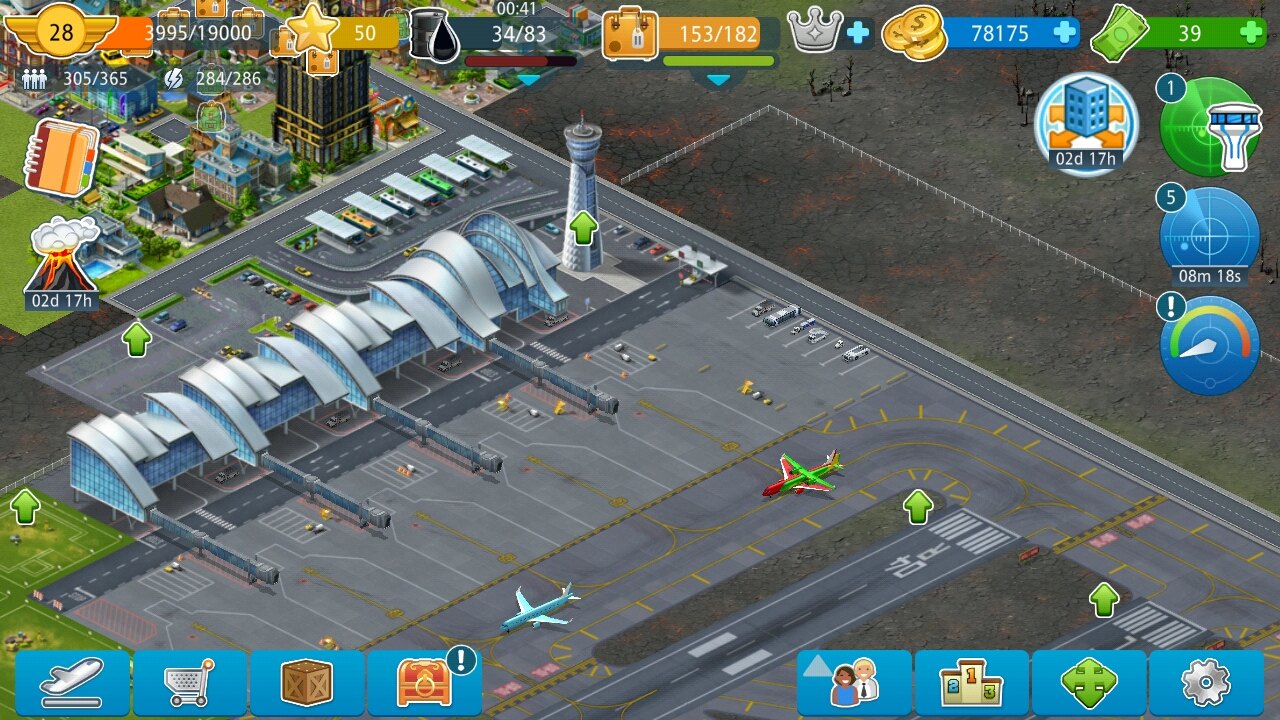Open the gear settings menu
1280x720 pixels.
(x=1206, y=684)
